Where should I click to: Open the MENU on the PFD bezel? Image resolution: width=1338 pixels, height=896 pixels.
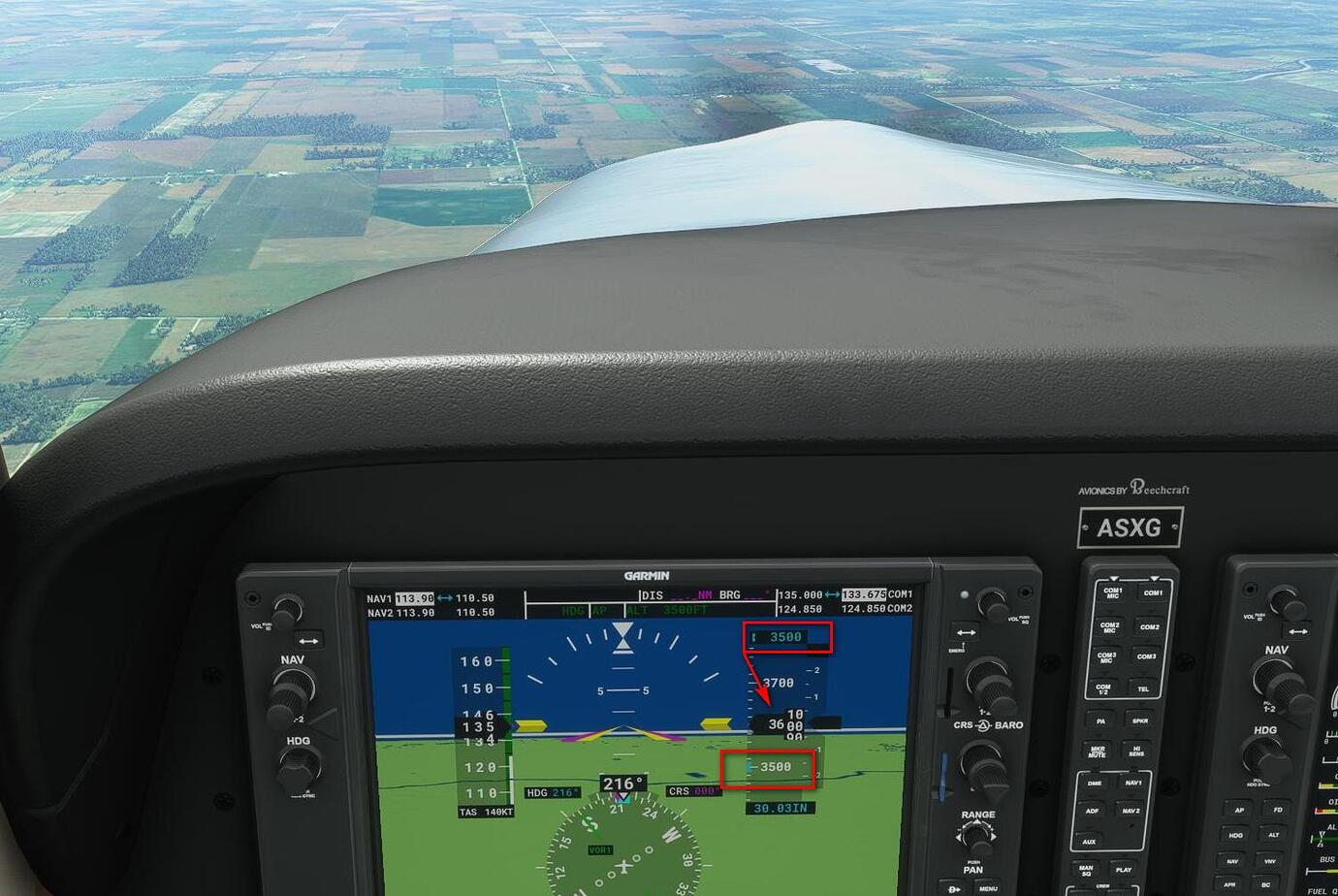988,887
